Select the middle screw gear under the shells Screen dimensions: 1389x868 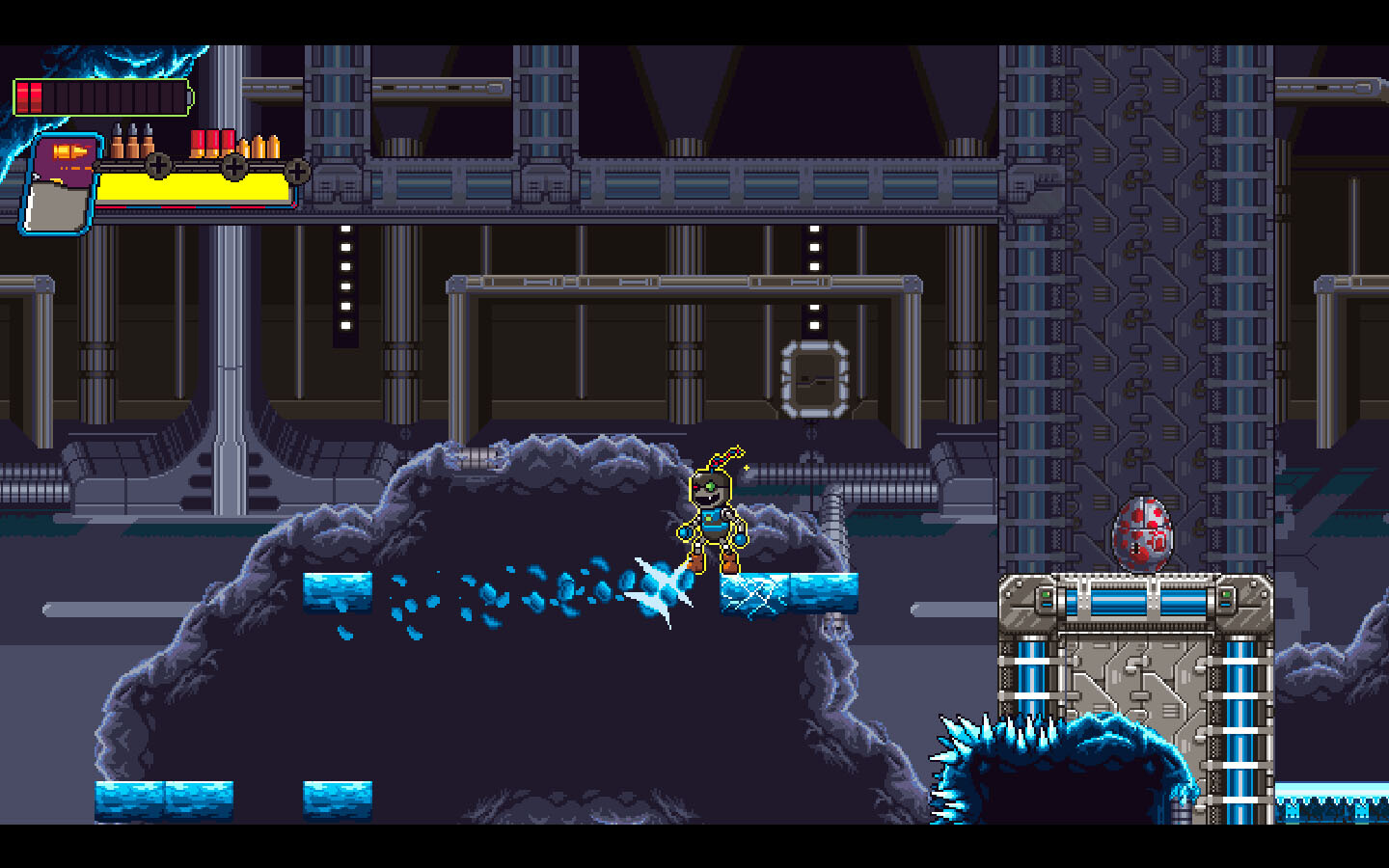click(233, 169)
